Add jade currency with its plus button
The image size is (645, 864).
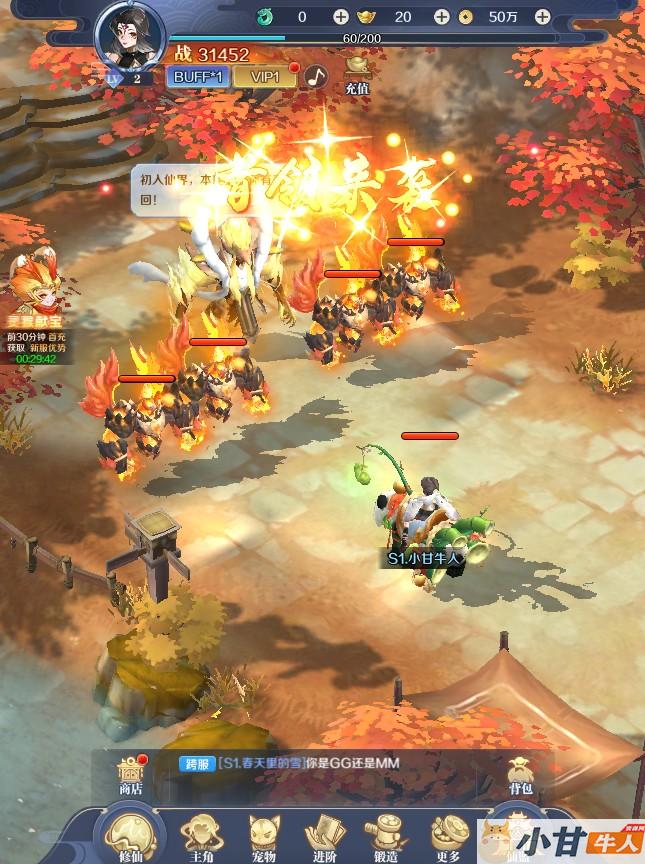tap(341, 16)
